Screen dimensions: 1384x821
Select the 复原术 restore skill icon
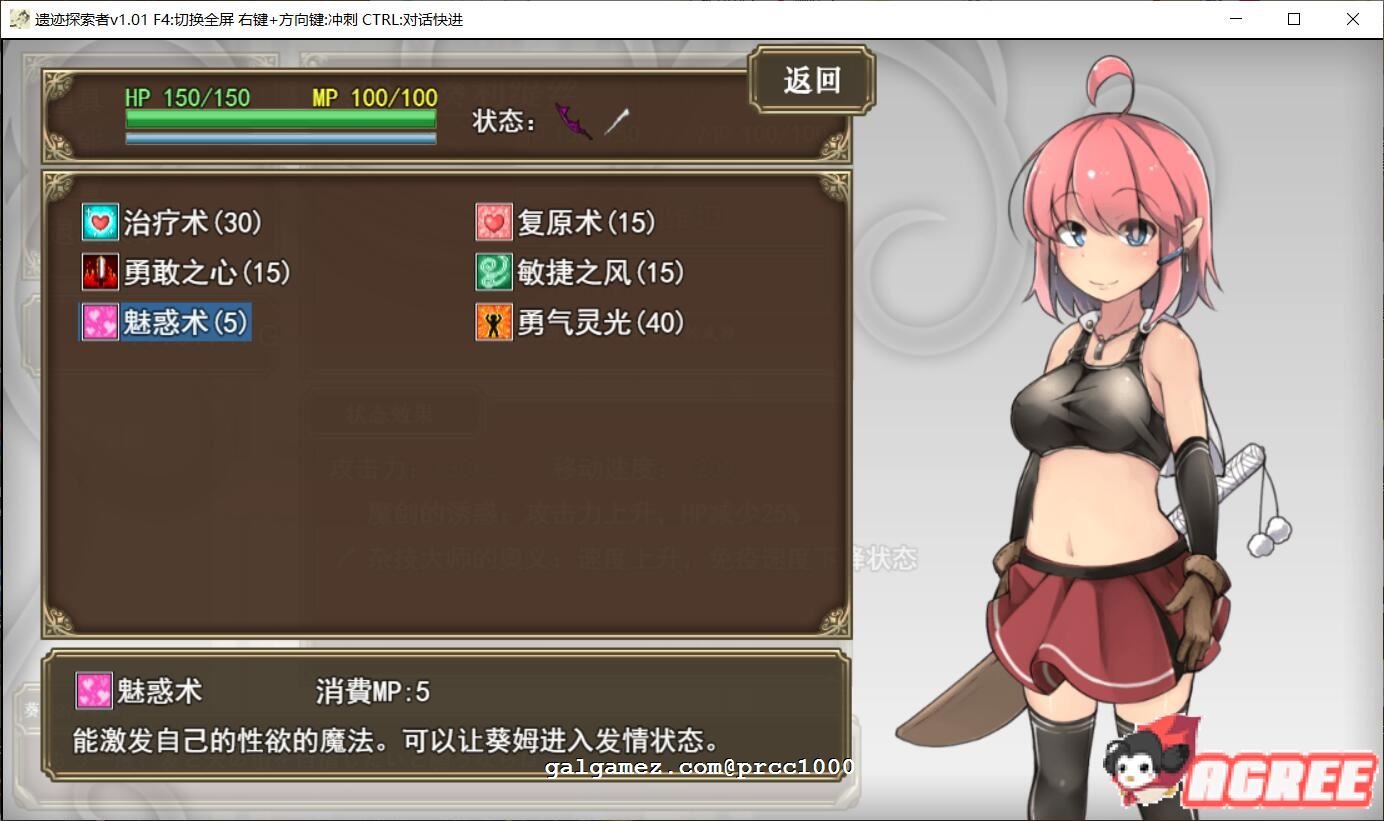point(492,221)
